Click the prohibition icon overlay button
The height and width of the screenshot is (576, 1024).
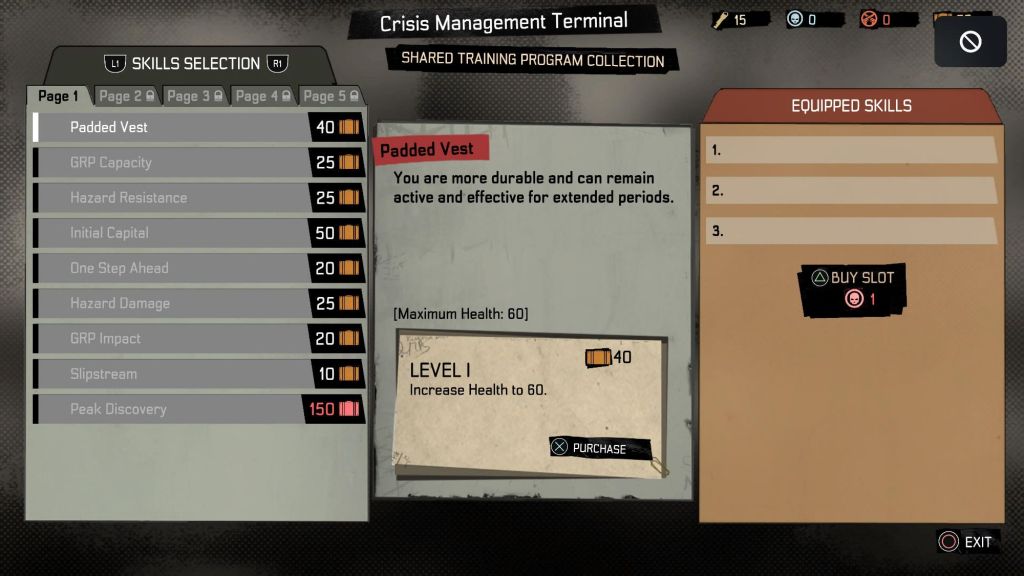[x=970, y=42]
